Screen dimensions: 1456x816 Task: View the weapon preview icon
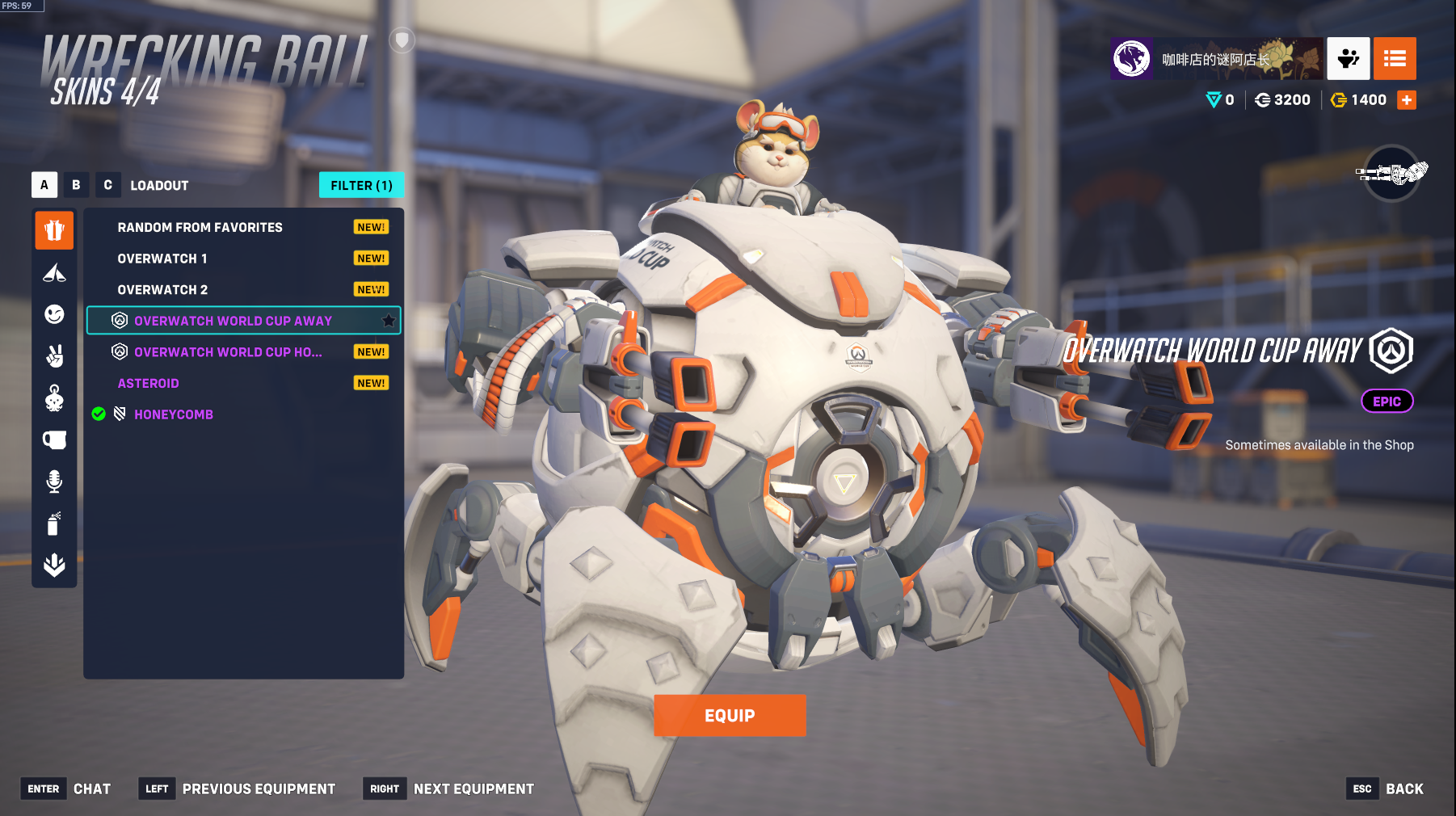coord(1391,173)
